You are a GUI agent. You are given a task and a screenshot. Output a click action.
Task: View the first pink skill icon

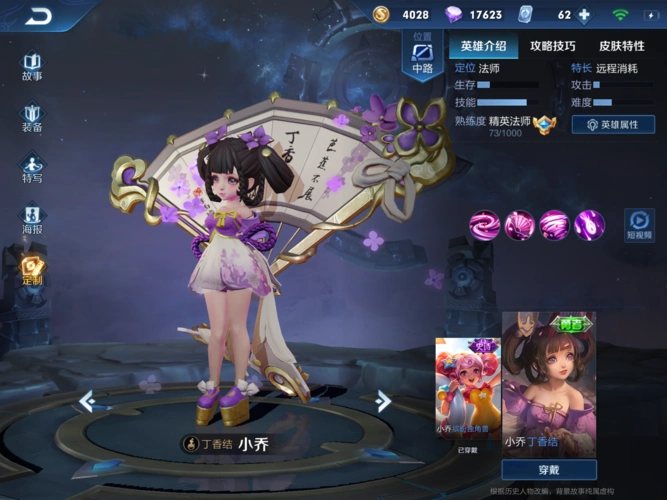click(x=485, y=224)
